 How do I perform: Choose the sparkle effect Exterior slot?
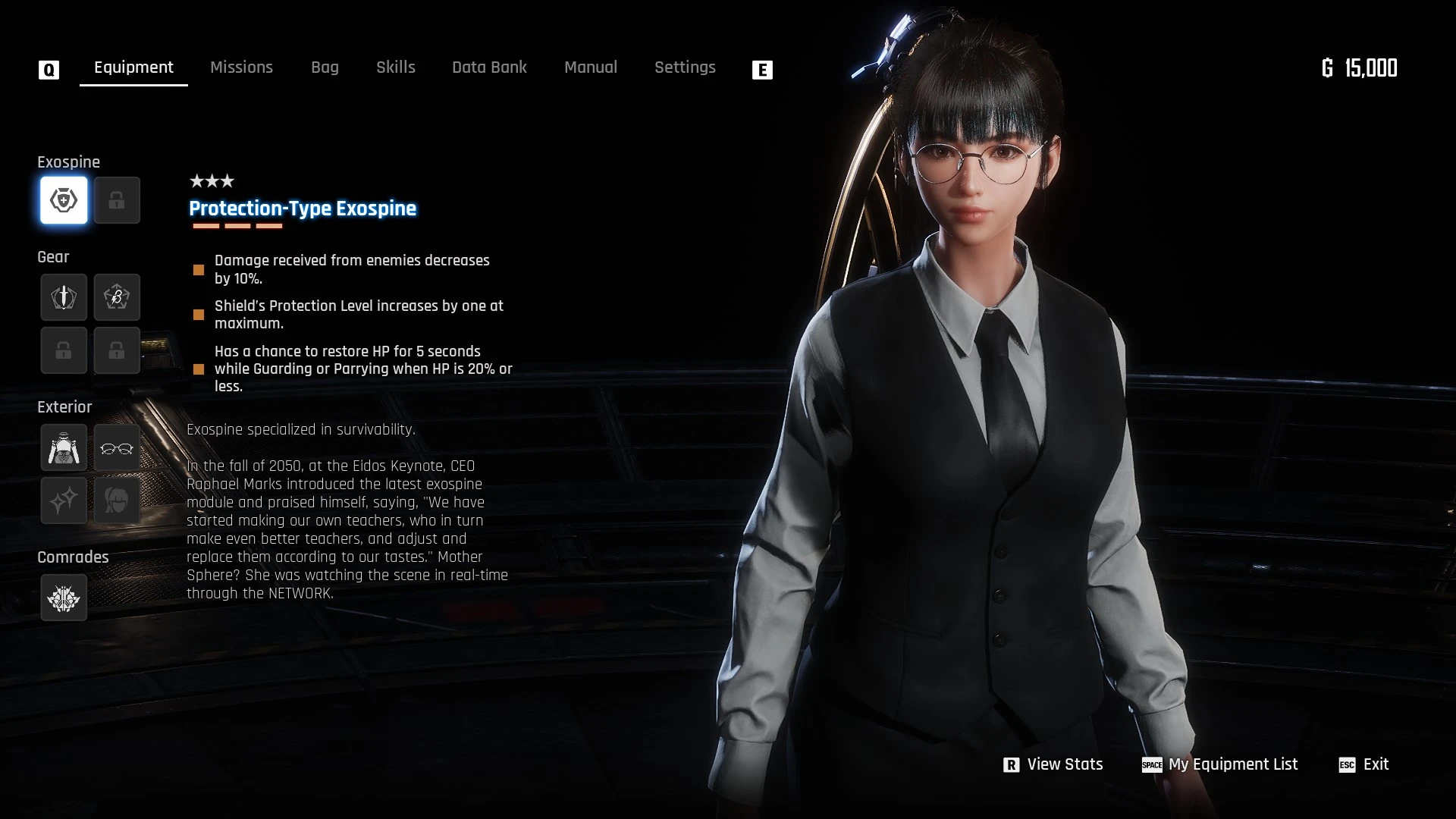point(64,500)
